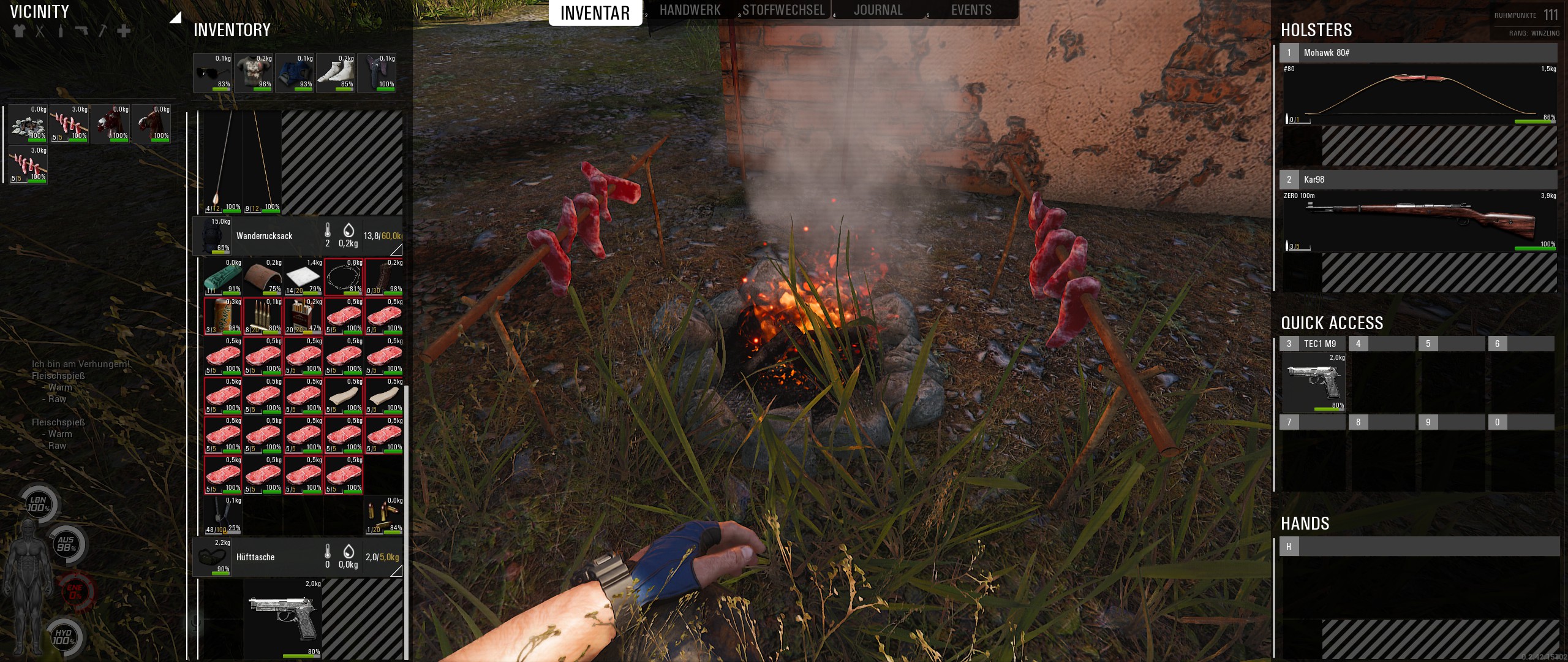1568x662 pixels.
Task: Select the white socks clothing slot
Action: 336,73
